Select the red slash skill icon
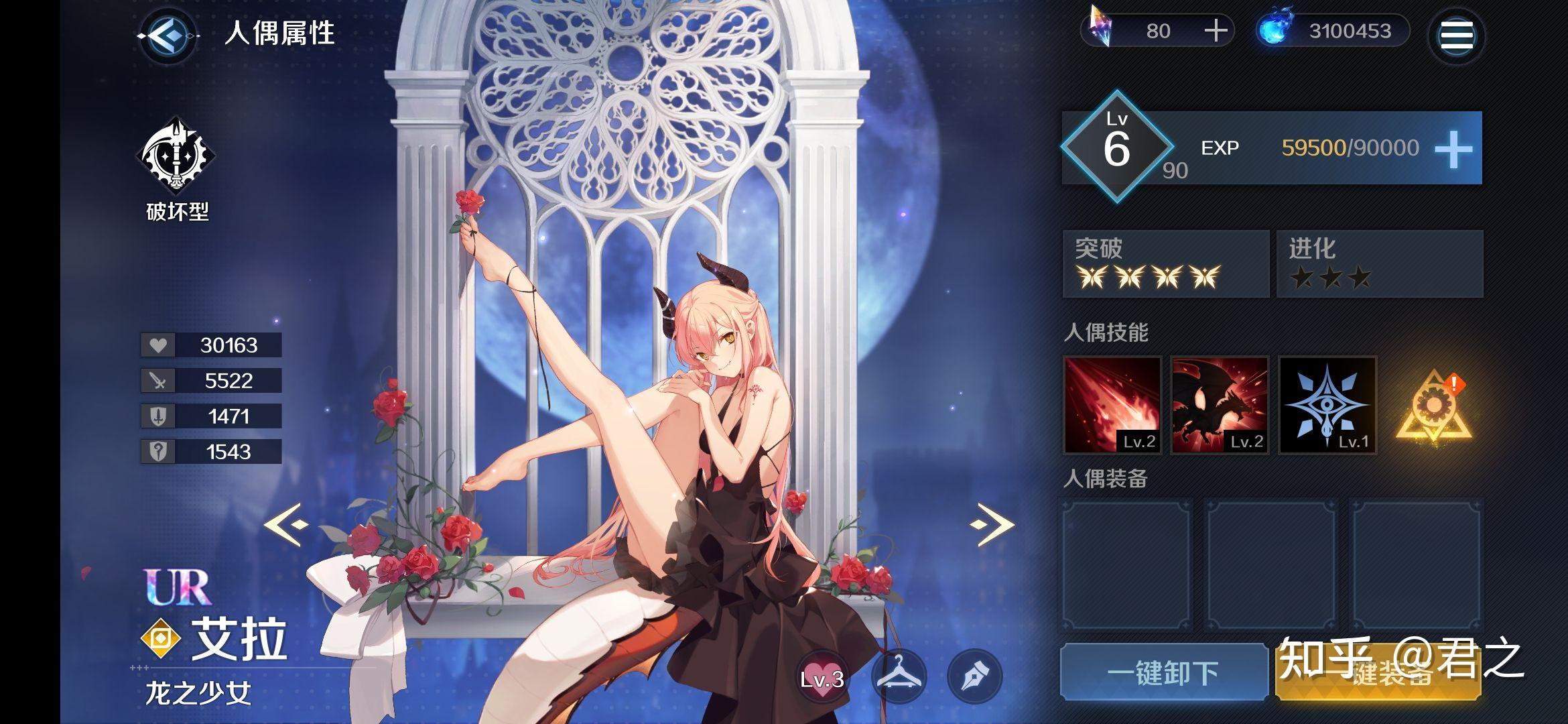The image size is (1568, 724). (1112, 405)
